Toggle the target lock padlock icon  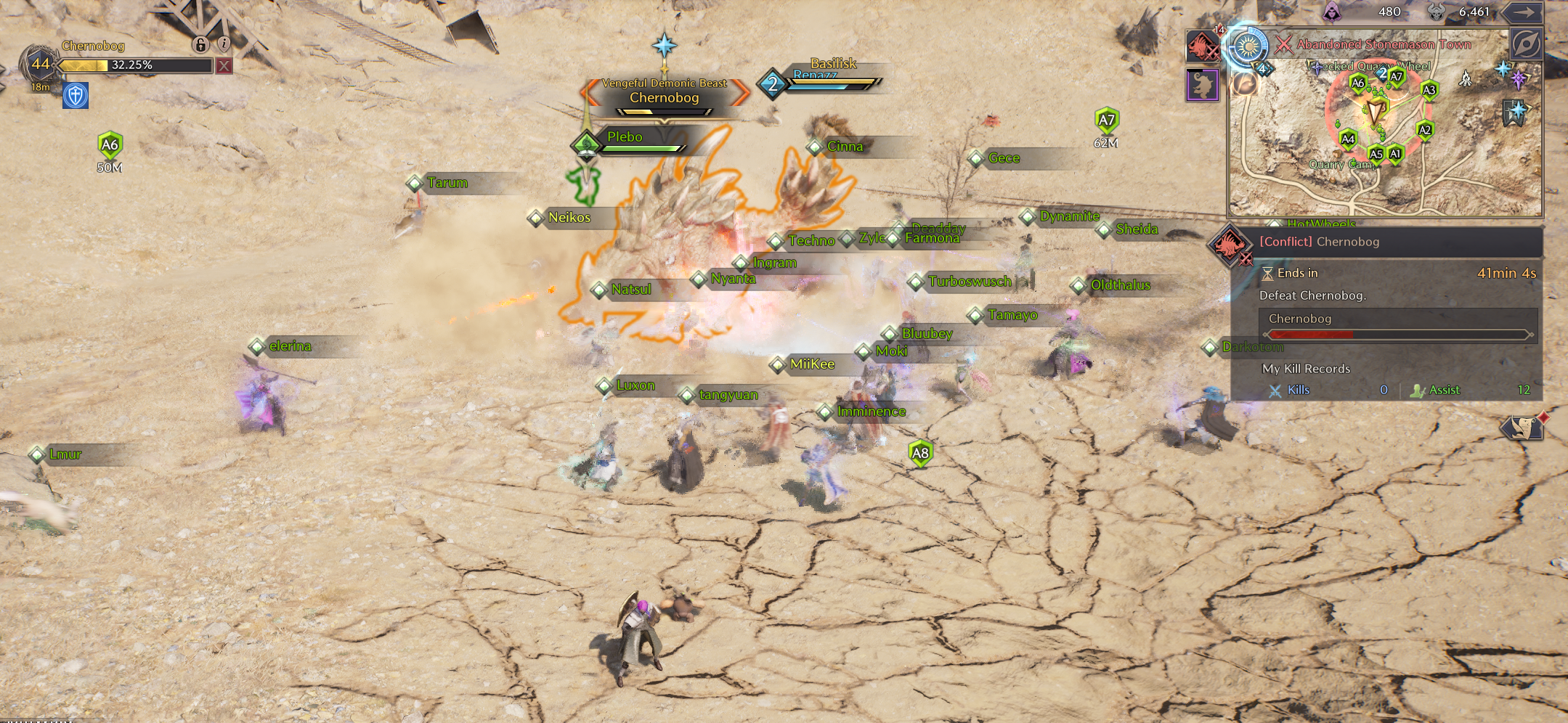pos(200,45)
